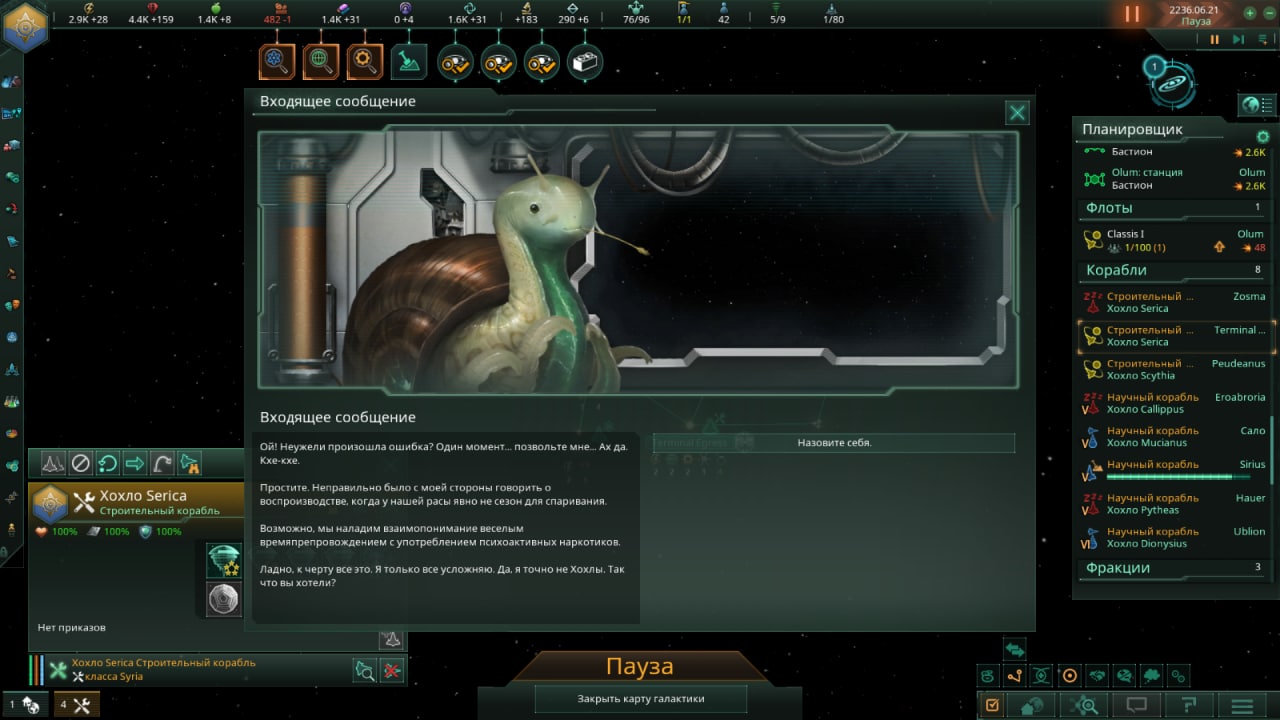Increase game speed with the plus button
This screenshot has height=720, width=1280.
(1250, 14)
